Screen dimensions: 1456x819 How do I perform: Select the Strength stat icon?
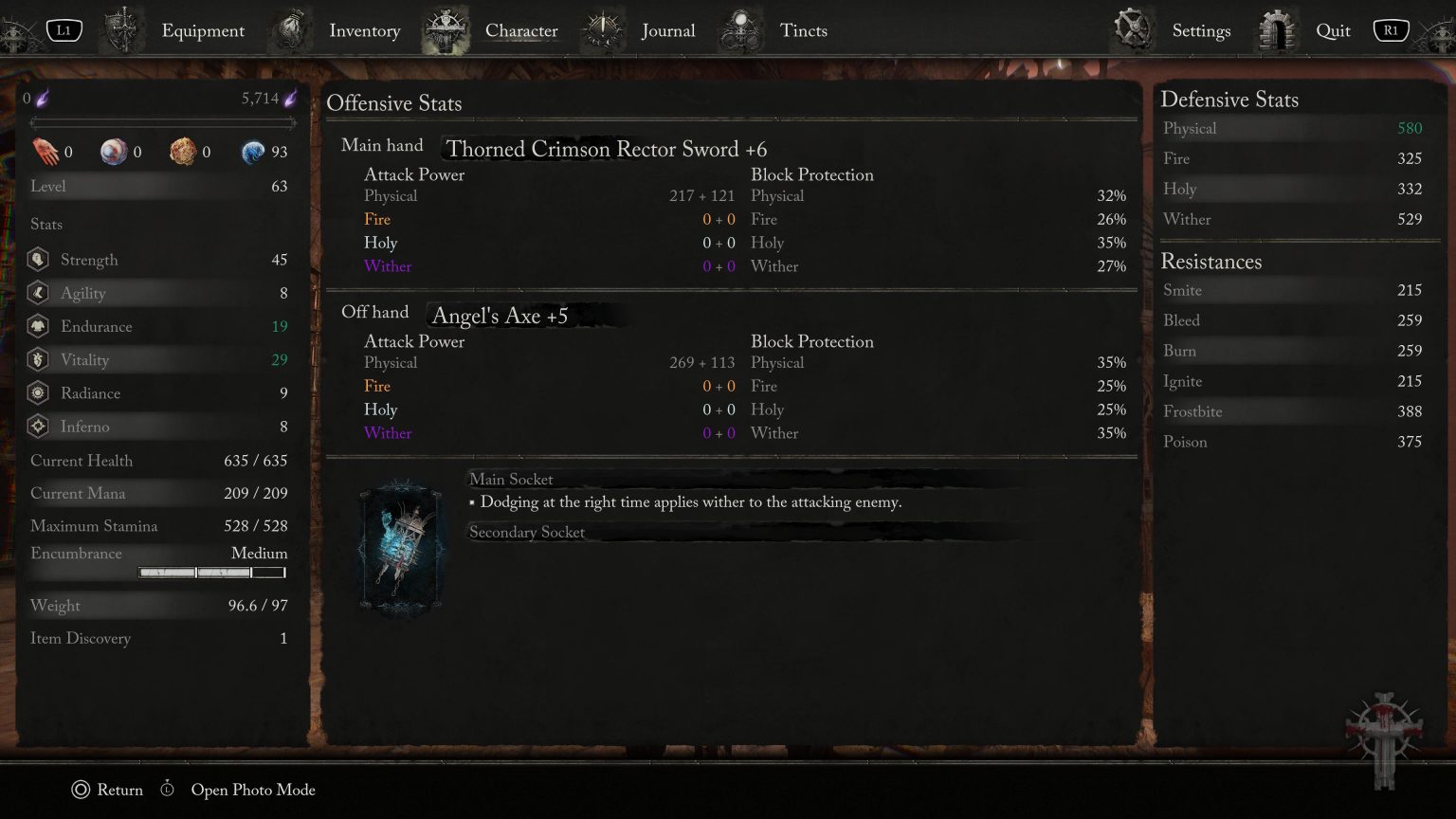[x=38, y=259]
